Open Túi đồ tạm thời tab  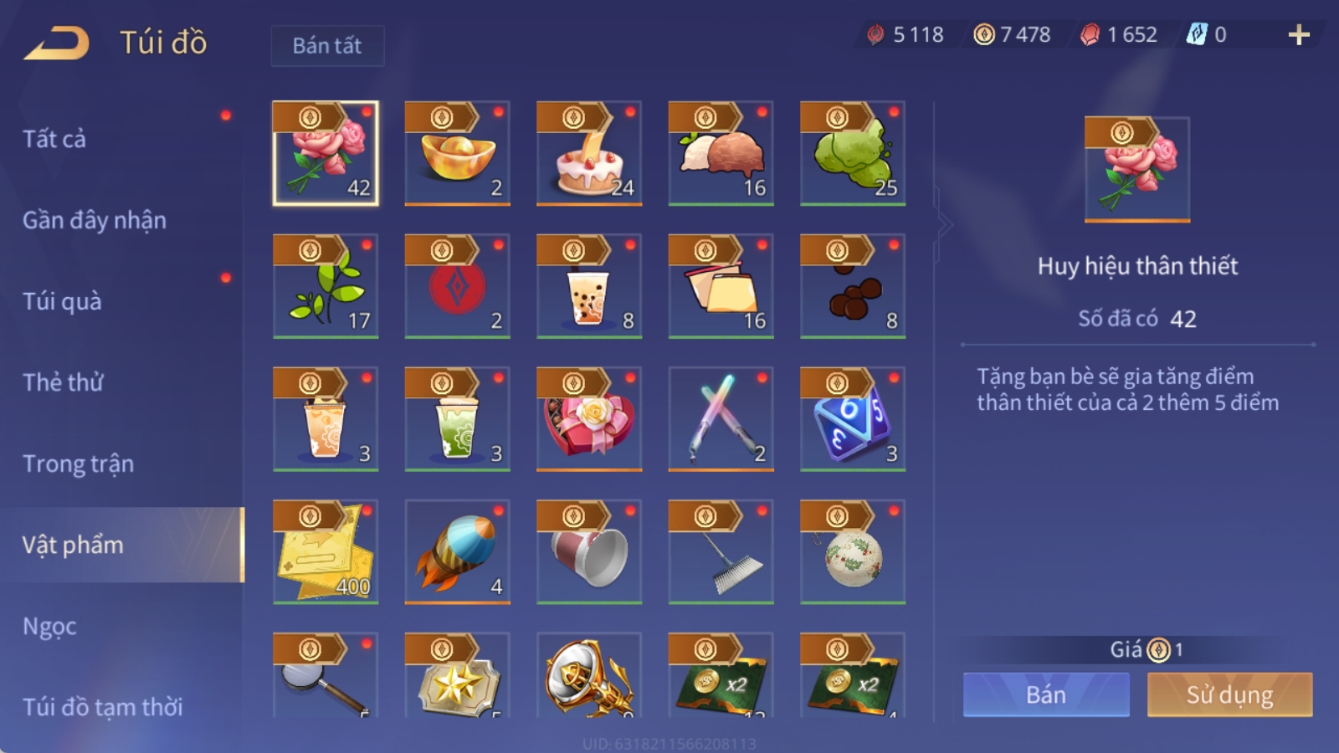[102, 707]
